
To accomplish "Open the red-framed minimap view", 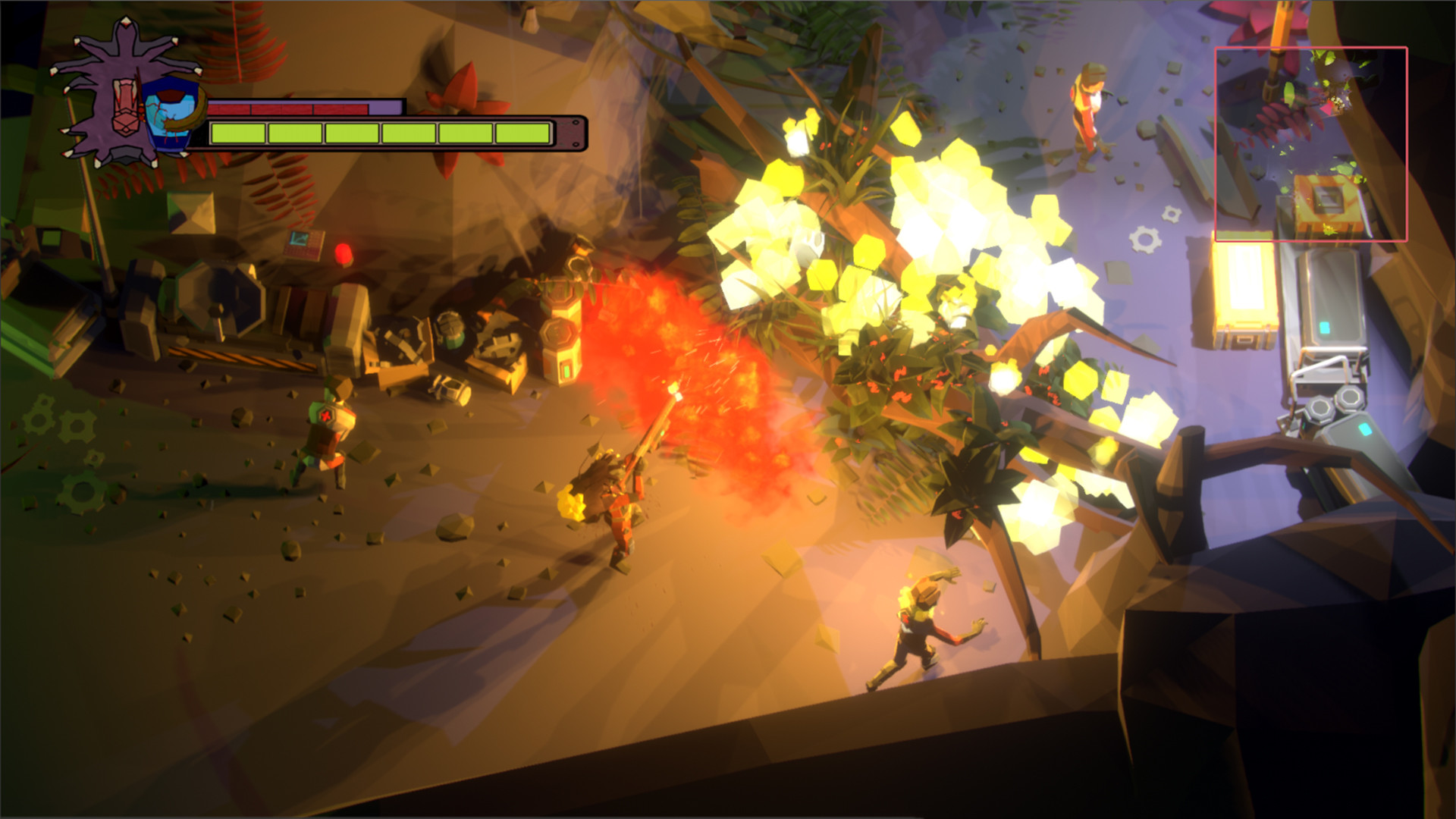I will coord(1310,144).
